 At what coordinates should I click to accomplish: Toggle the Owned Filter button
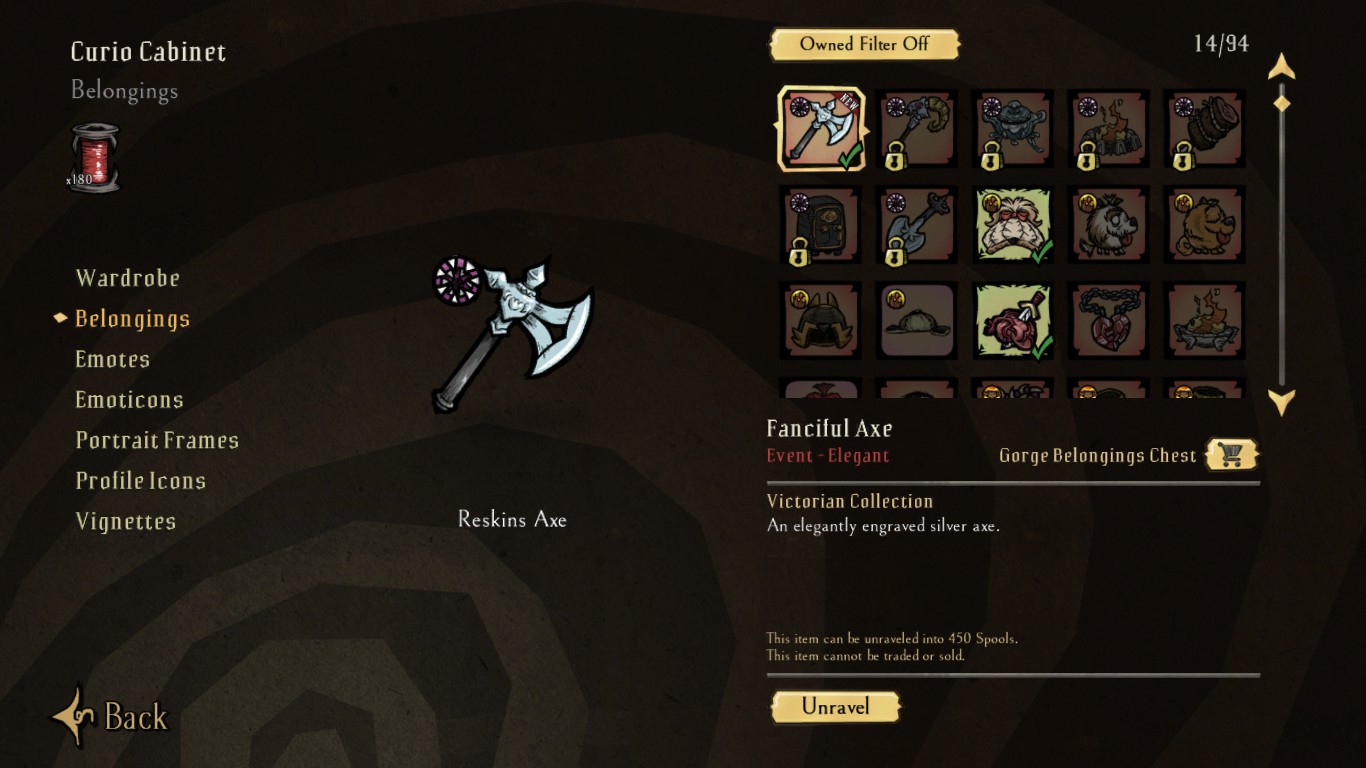[864, 44]
